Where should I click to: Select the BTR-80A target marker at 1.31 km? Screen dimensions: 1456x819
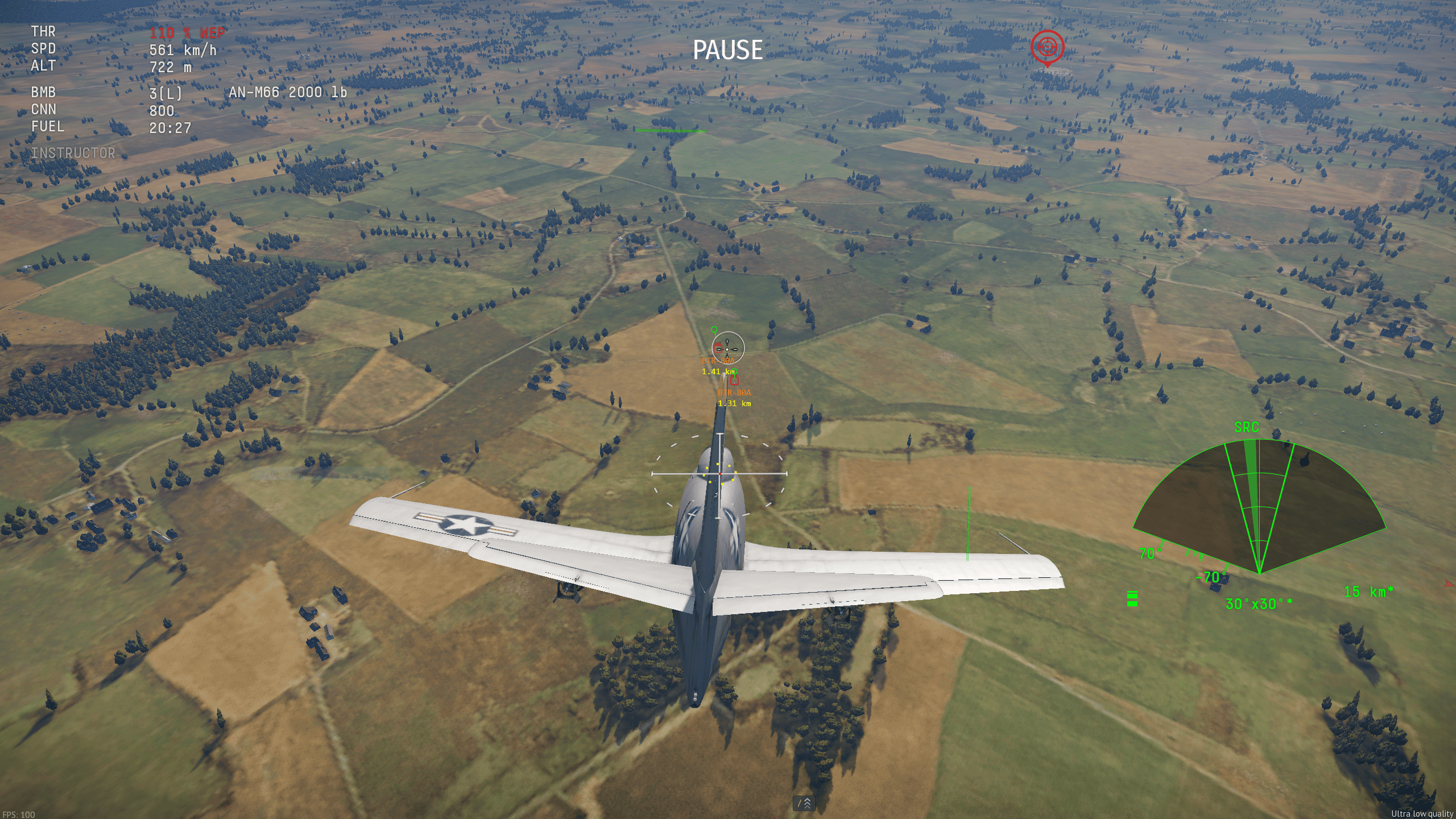click(734, 380)
